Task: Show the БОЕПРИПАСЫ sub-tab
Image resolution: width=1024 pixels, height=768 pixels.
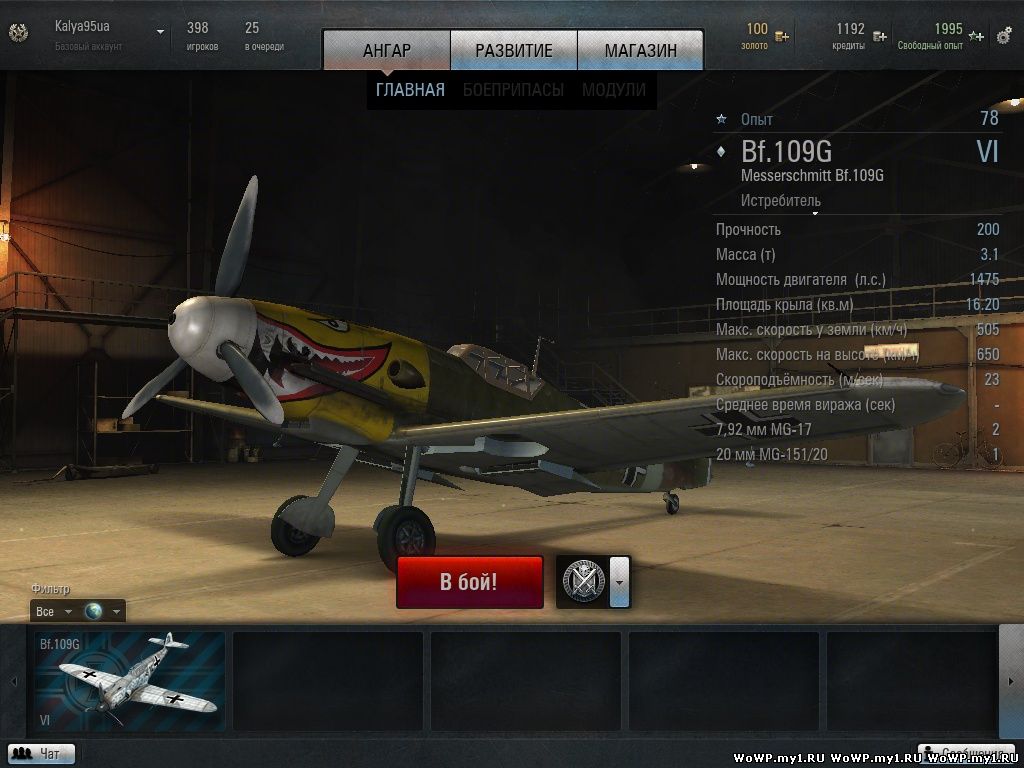Action: (513, 90)
